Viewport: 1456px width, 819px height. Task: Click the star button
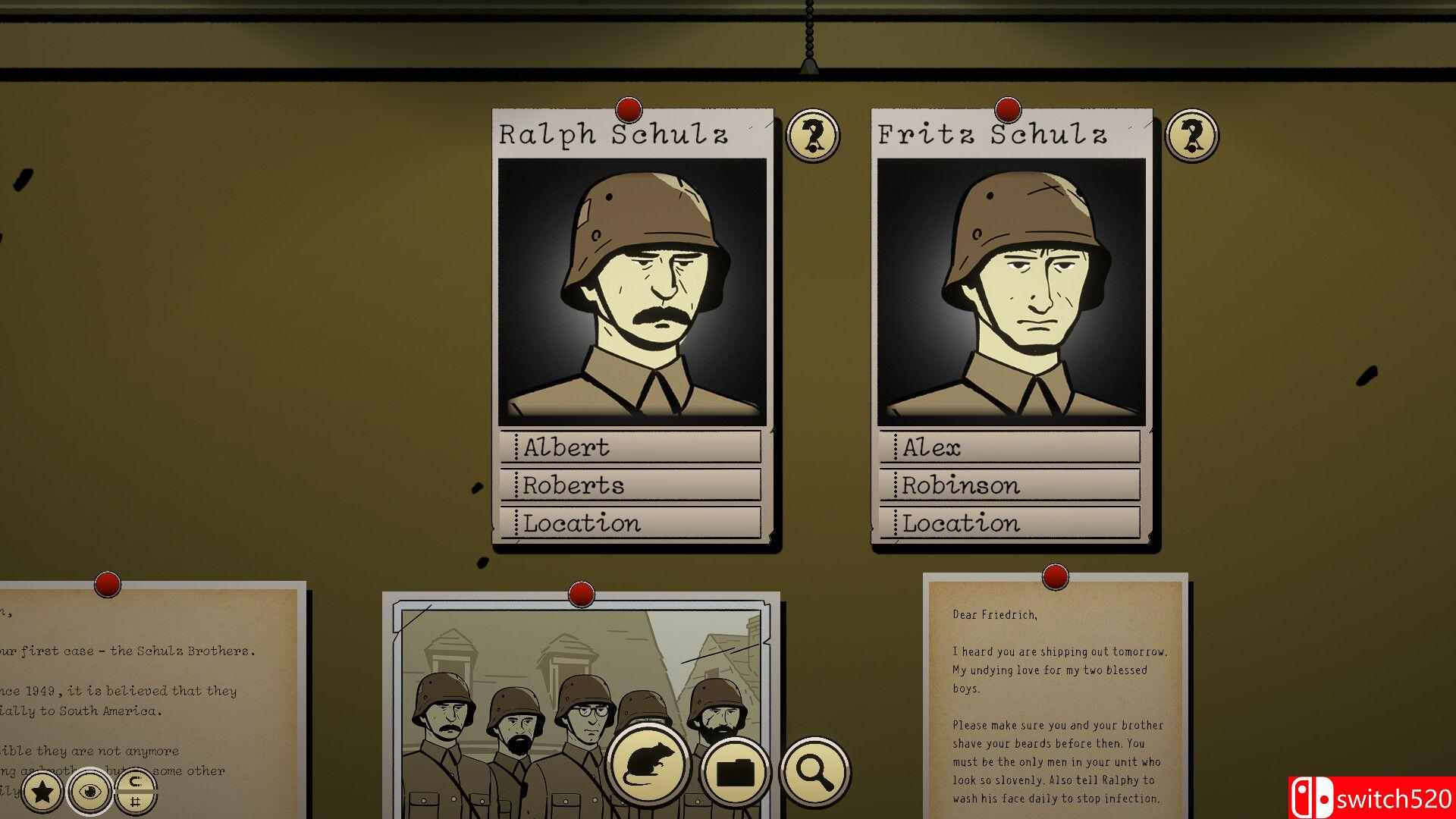click(43, 792)
